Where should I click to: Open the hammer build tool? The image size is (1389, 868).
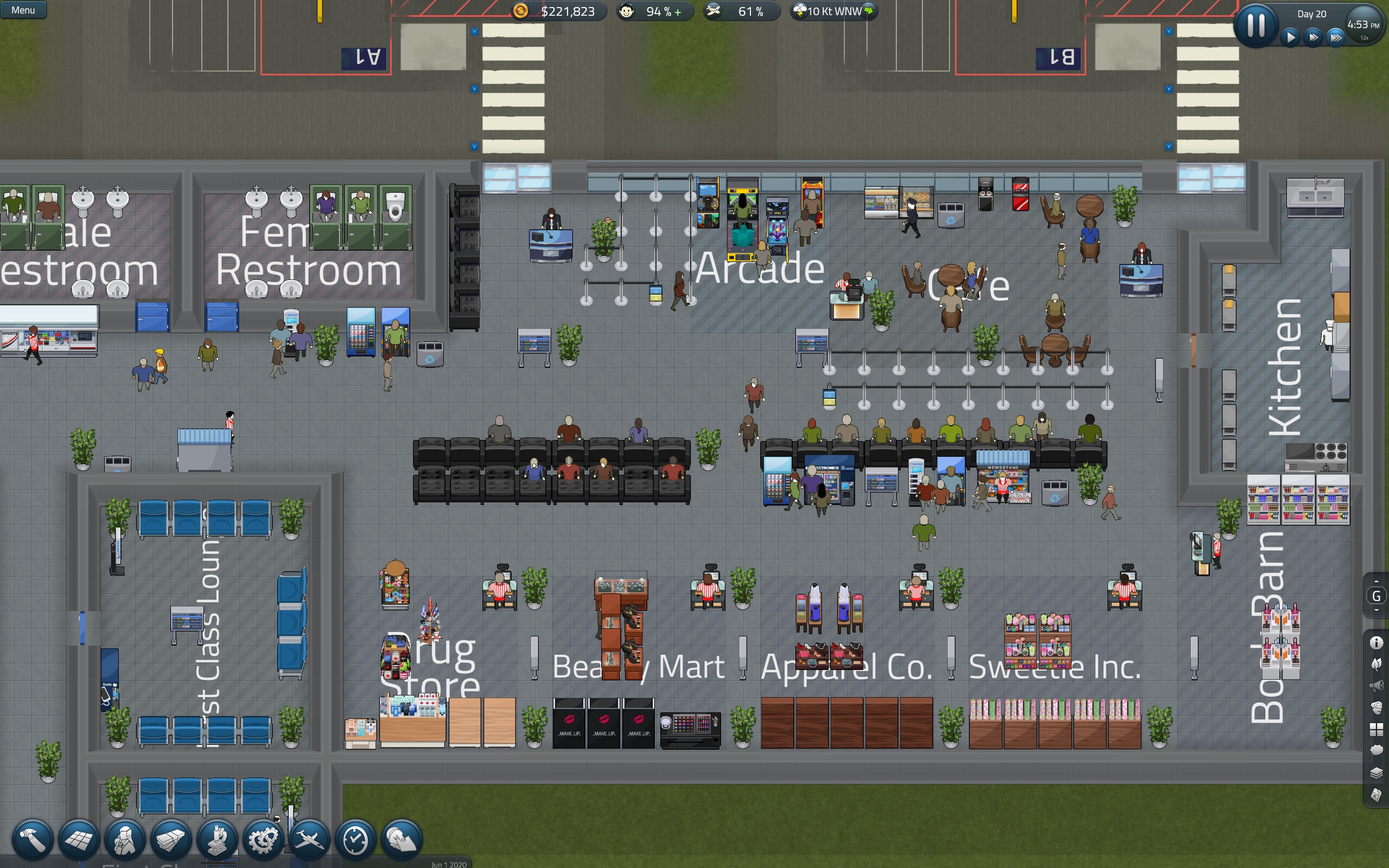[33, 840]
